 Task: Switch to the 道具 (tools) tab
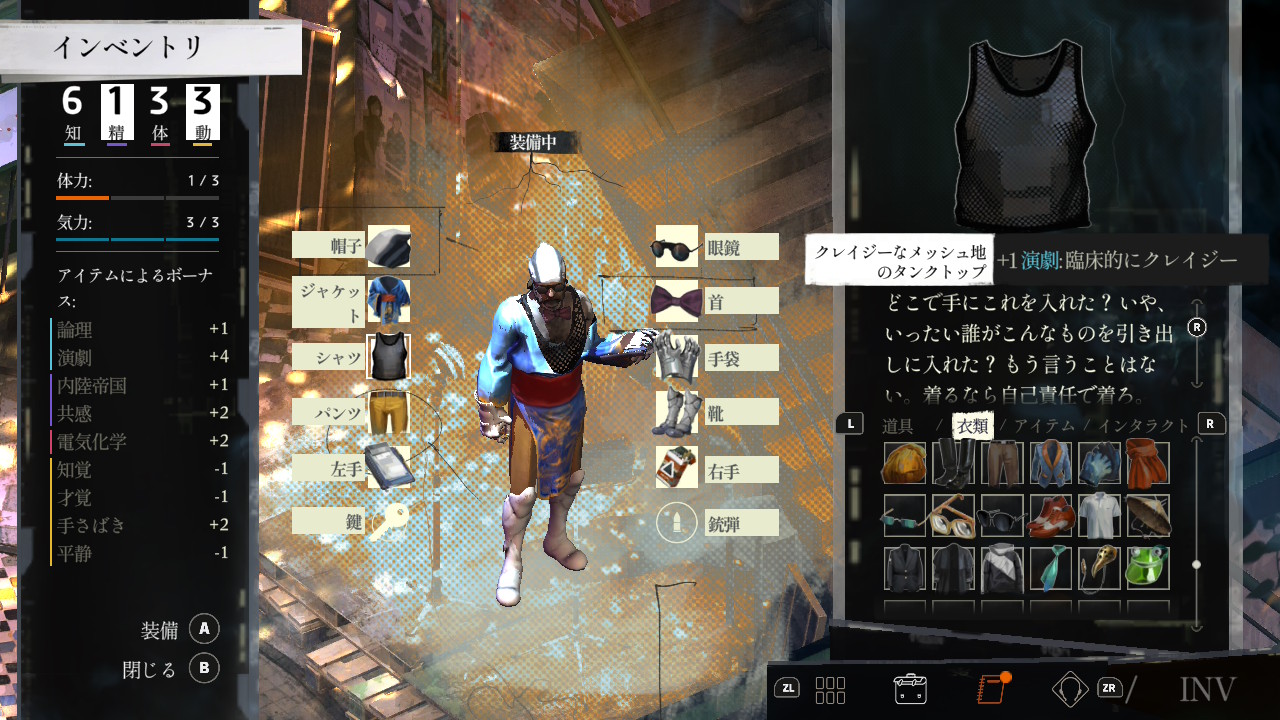point(898,426)
